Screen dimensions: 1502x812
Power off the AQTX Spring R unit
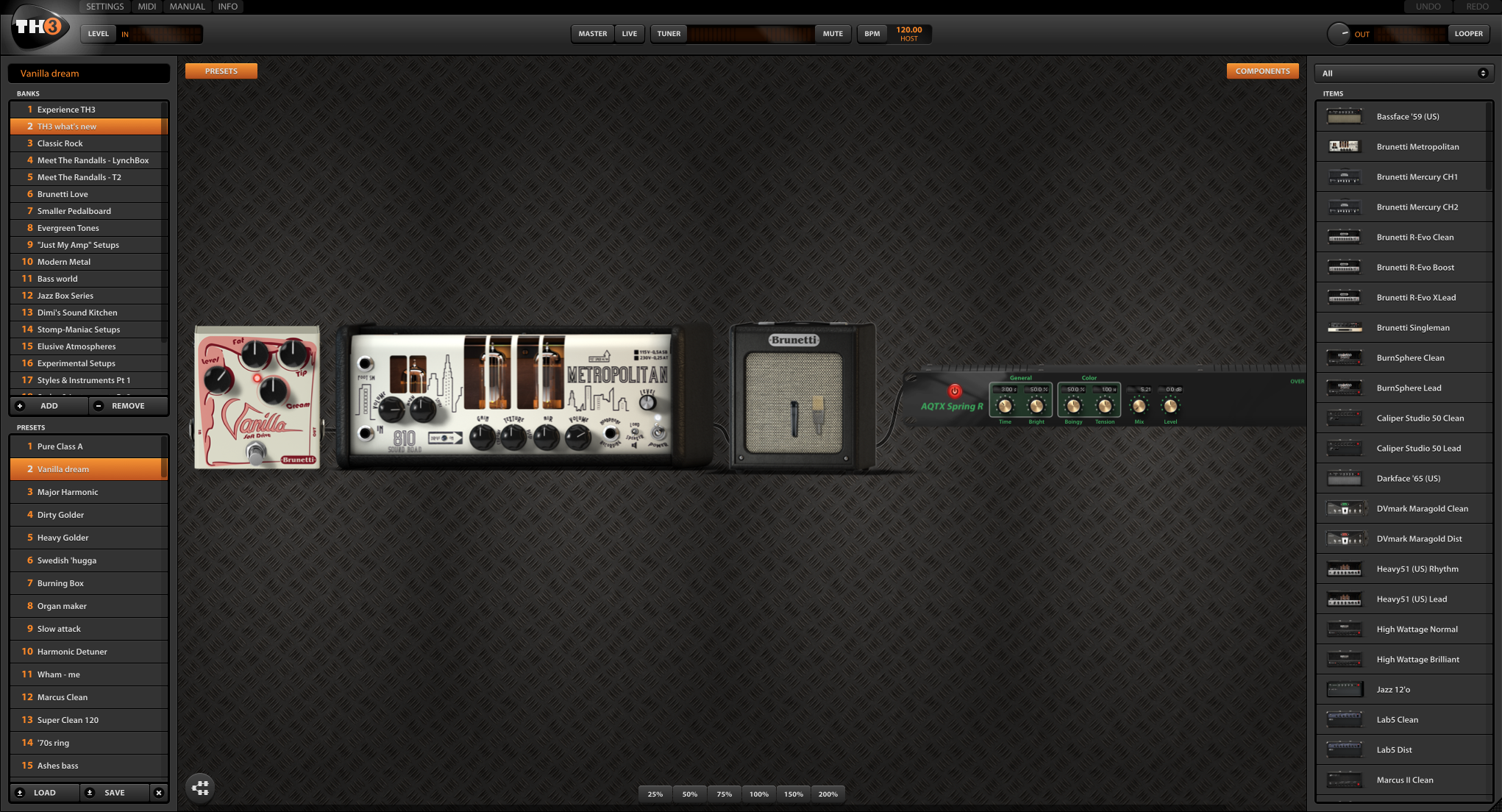click(x=955, y=393)
